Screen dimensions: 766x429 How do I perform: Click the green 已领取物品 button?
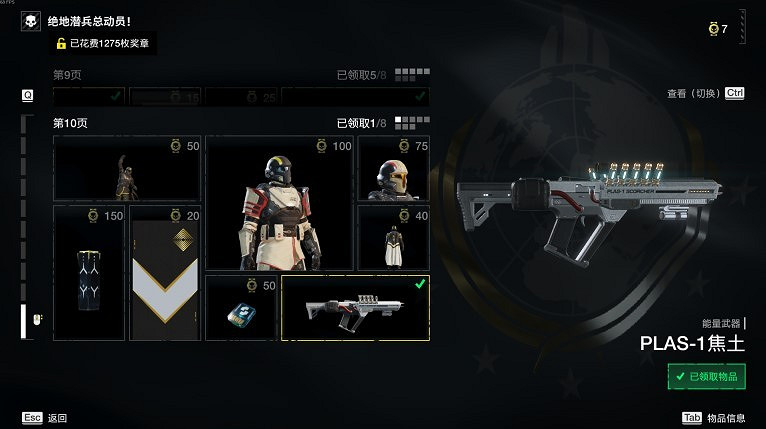point(707,376)
